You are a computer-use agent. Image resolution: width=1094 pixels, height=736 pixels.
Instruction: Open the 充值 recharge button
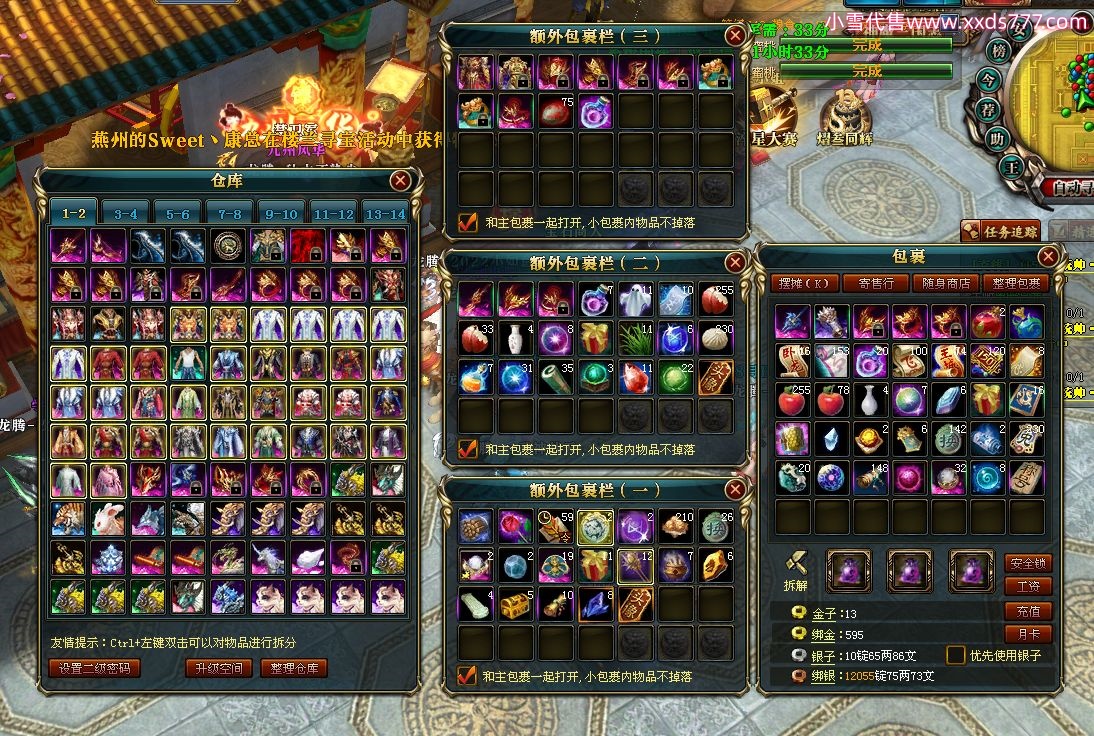tap(1028, 611)
